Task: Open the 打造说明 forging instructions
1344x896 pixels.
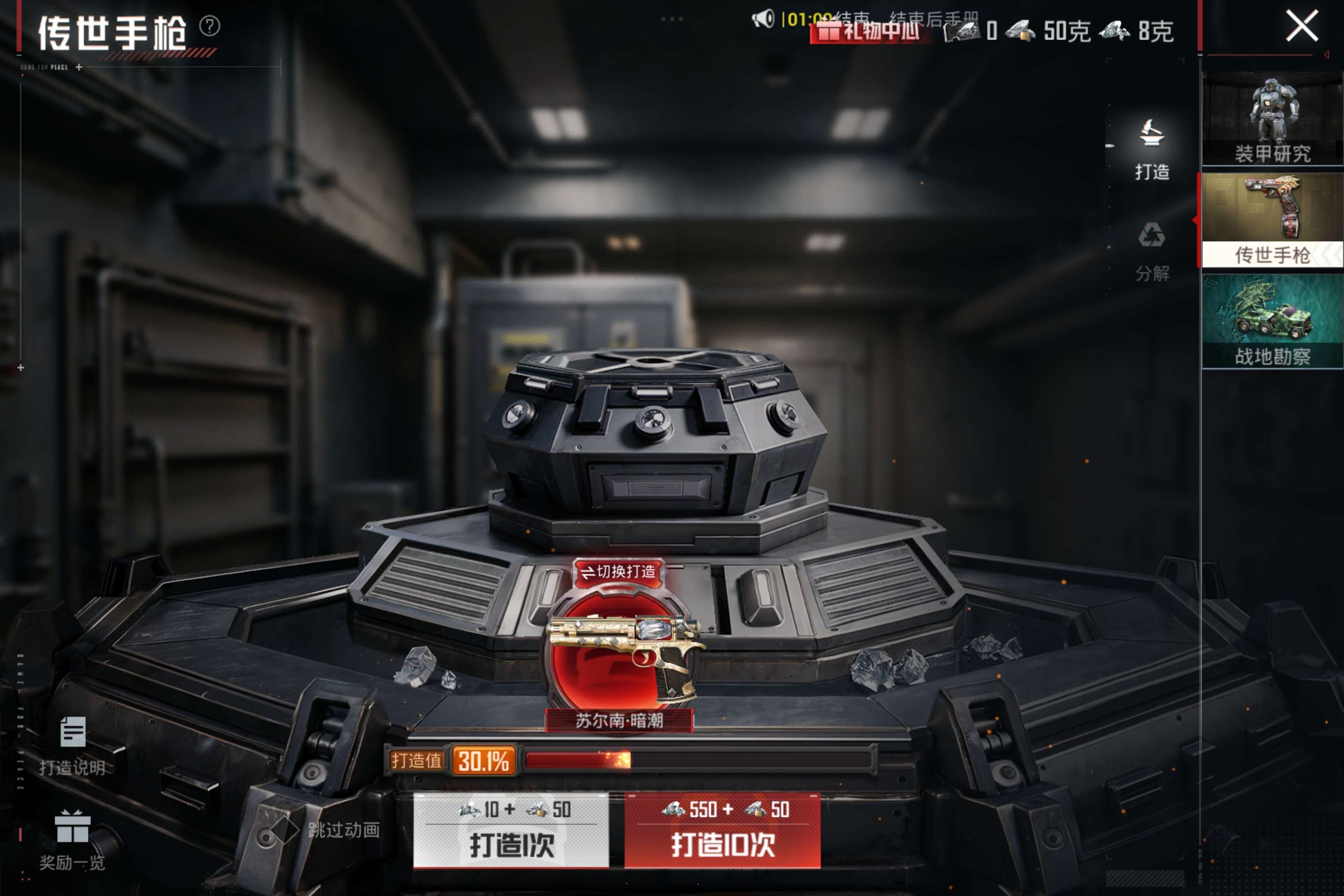Action: pyautogui.click(x=73, y=746)
